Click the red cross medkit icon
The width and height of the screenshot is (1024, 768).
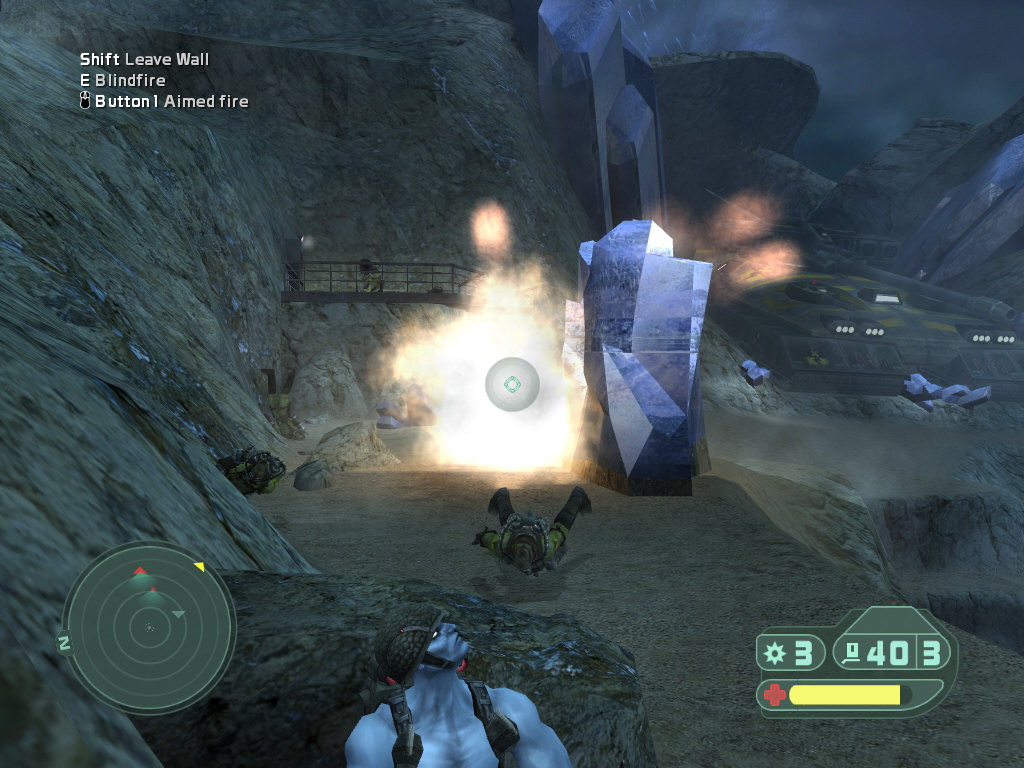[x=774, y=694]
